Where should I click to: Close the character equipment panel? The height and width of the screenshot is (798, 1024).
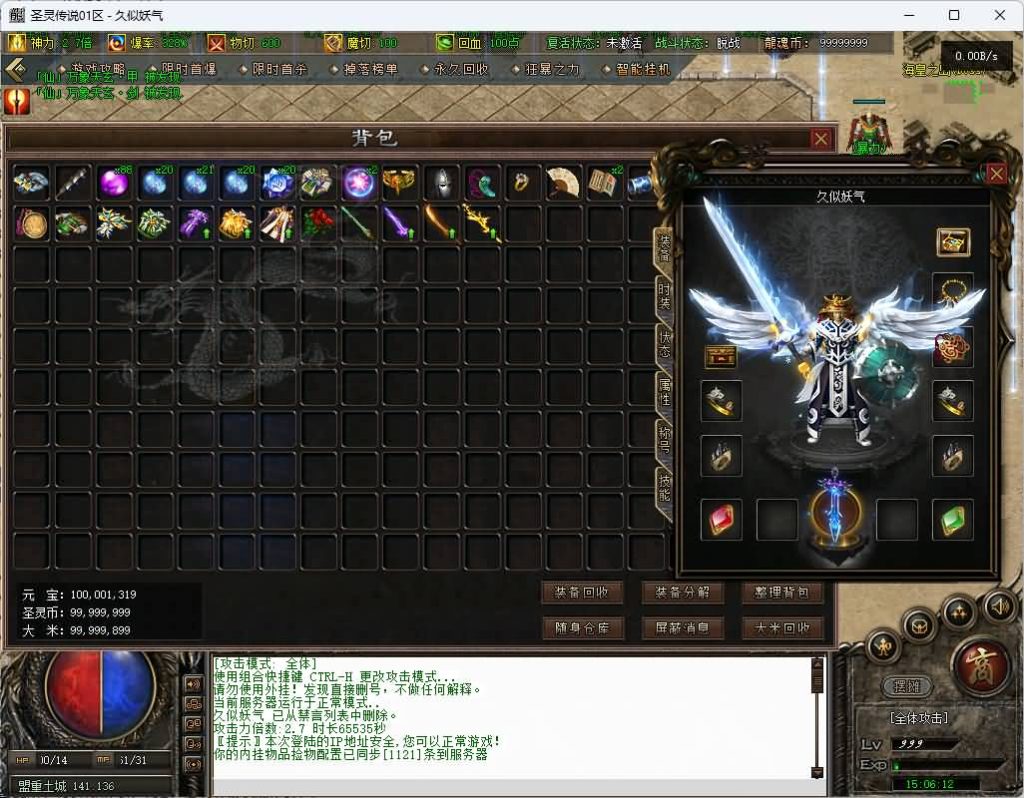(996, 174)
